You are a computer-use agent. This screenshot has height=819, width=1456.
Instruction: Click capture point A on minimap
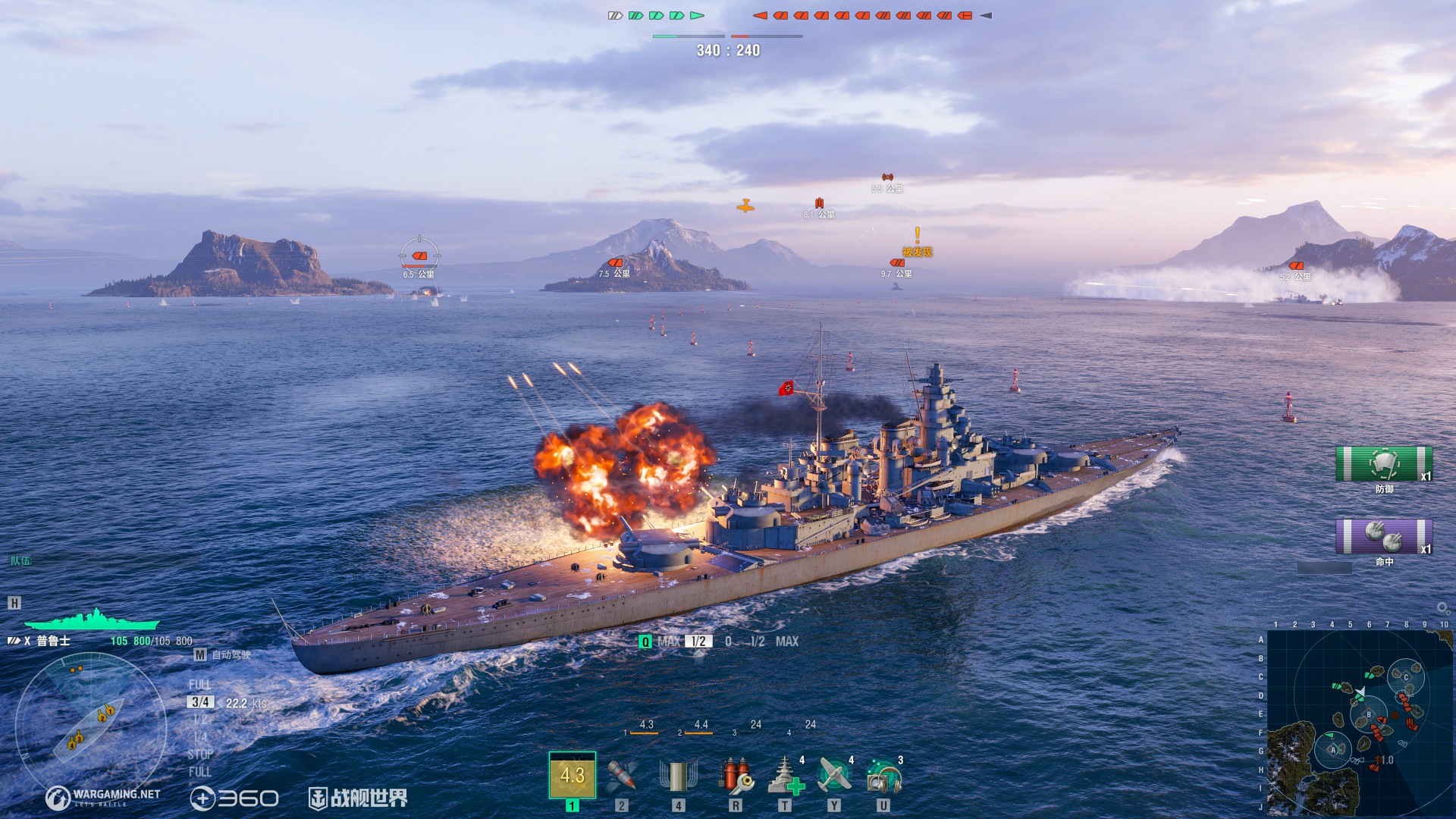pyautogui.click(x=1332, y=749)
